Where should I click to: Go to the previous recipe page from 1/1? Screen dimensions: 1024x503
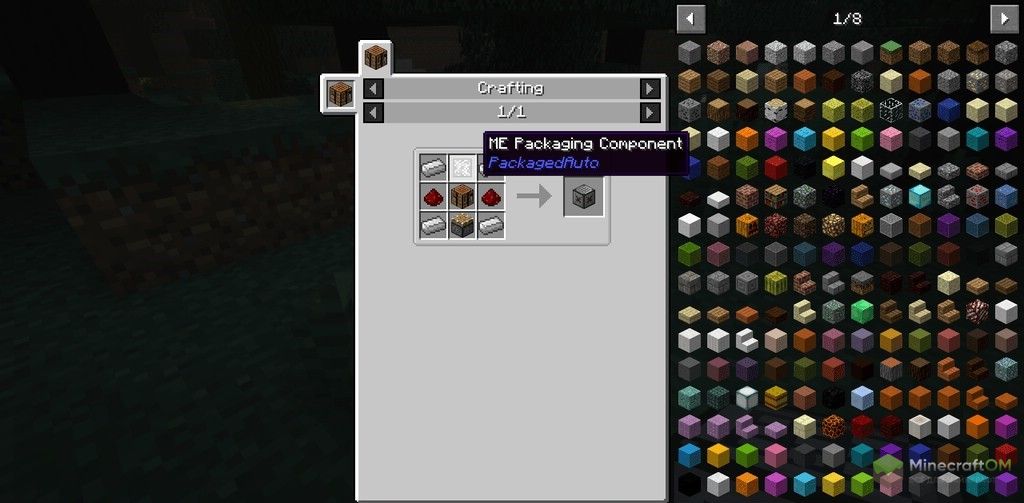pyautogui.click(x=373, y=112)
